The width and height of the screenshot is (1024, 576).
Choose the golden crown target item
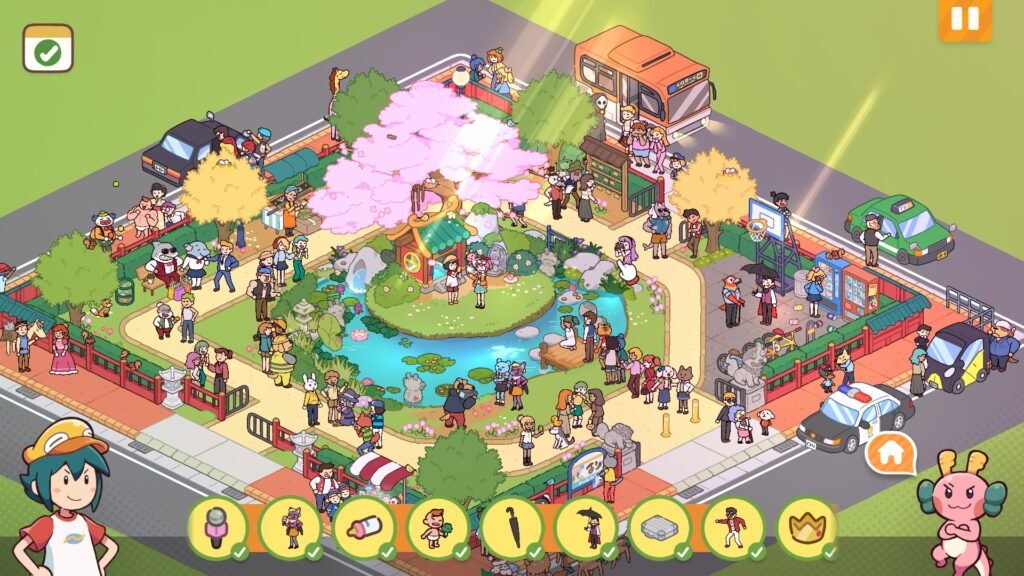[x=806, y=526]
